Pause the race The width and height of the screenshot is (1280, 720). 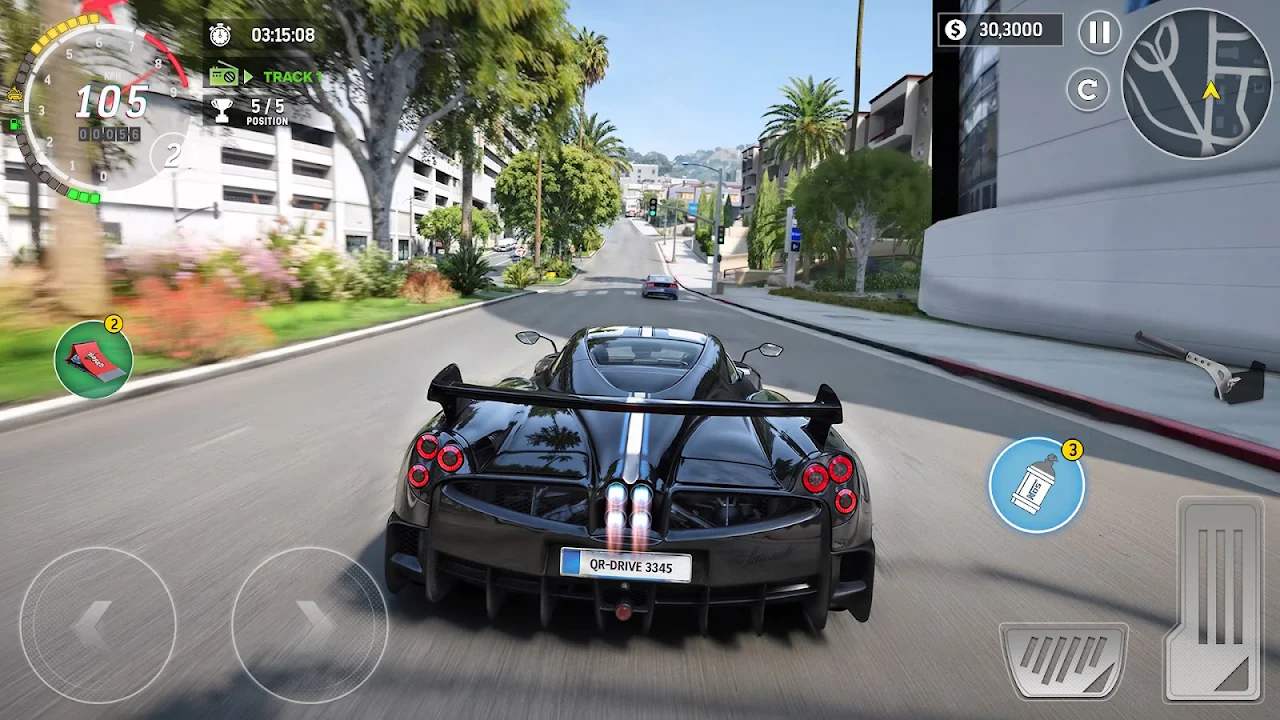pyautogui.click(x=1099, y=32)
